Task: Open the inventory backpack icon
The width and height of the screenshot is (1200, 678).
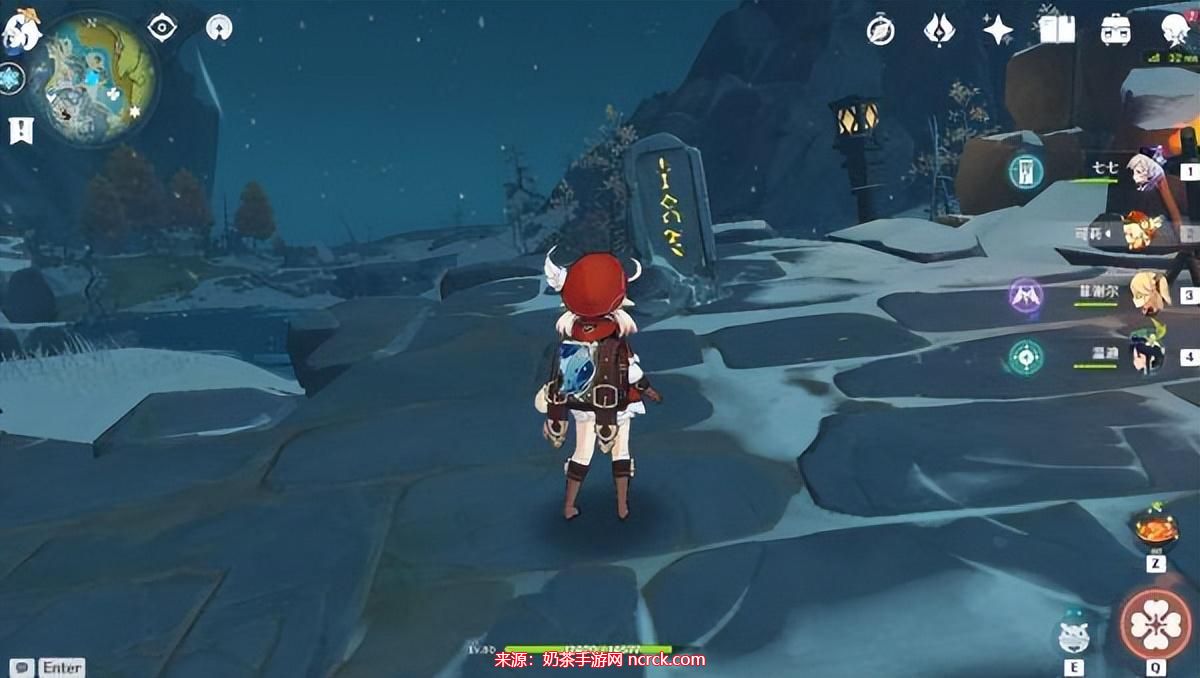Action: click(1115, 30)
